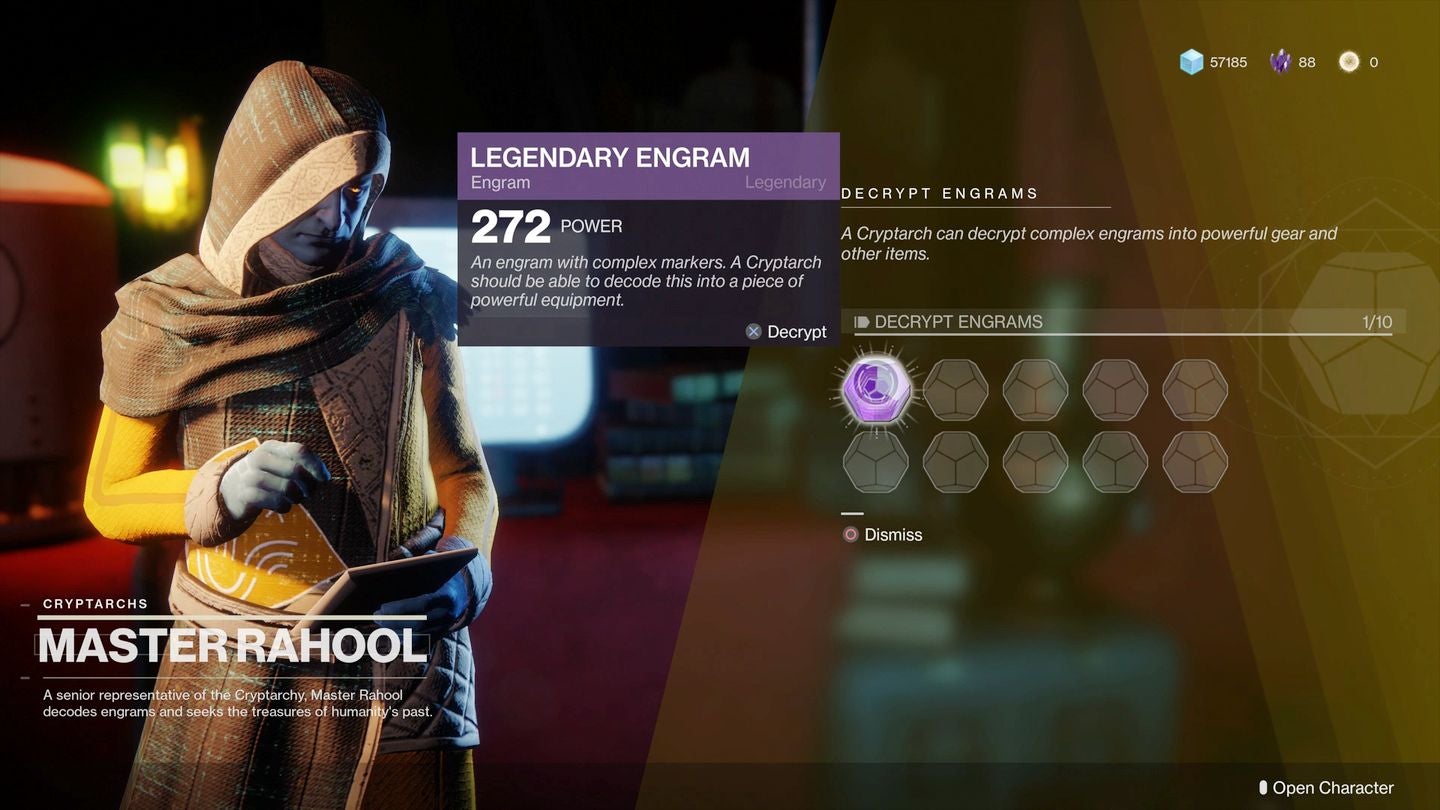Select the purple Legendary Engram slot
Viewport: 1440px width, 810px height.
pos(875,390)
